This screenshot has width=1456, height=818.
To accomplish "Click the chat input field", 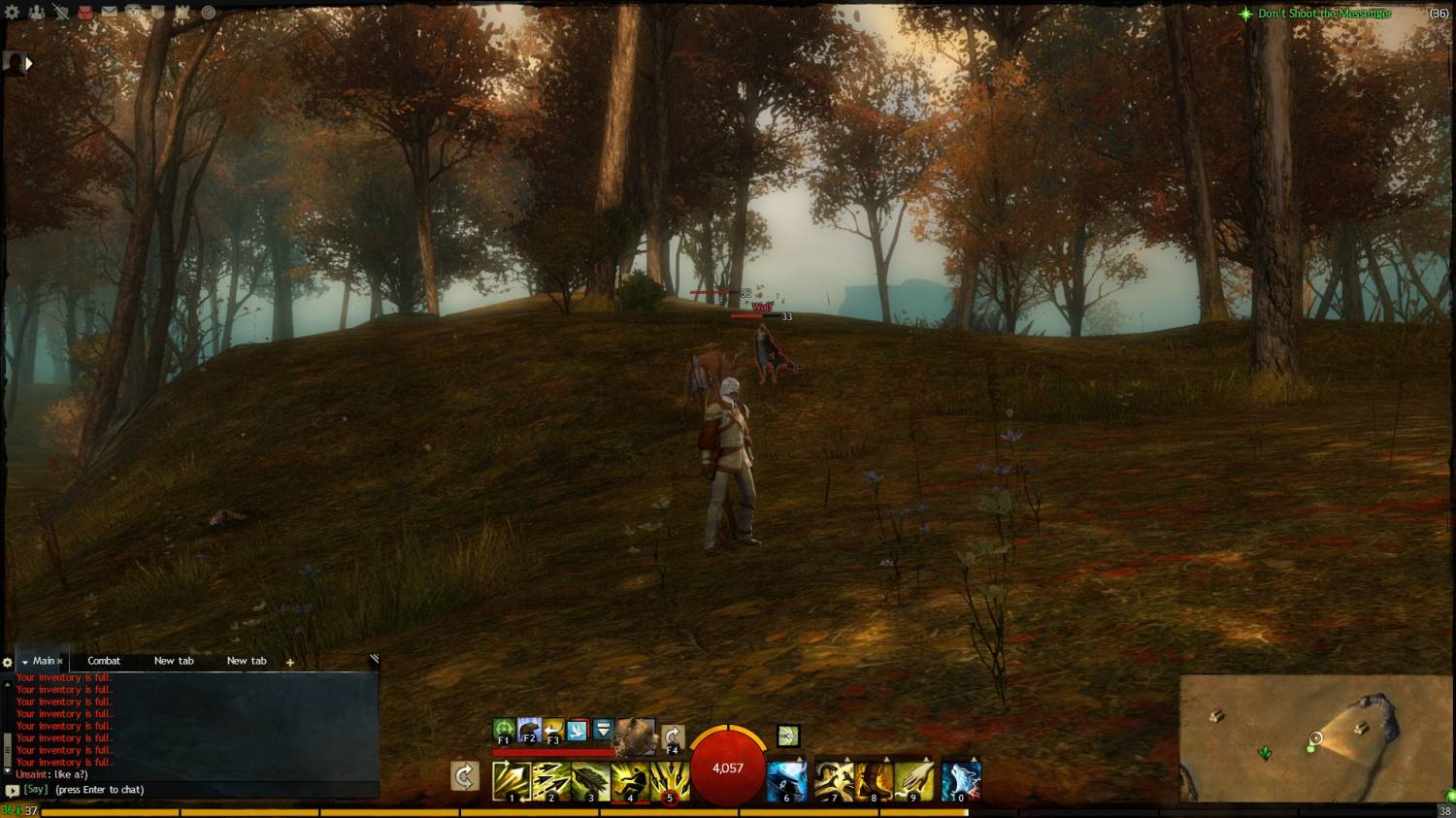I will point(194,790).
